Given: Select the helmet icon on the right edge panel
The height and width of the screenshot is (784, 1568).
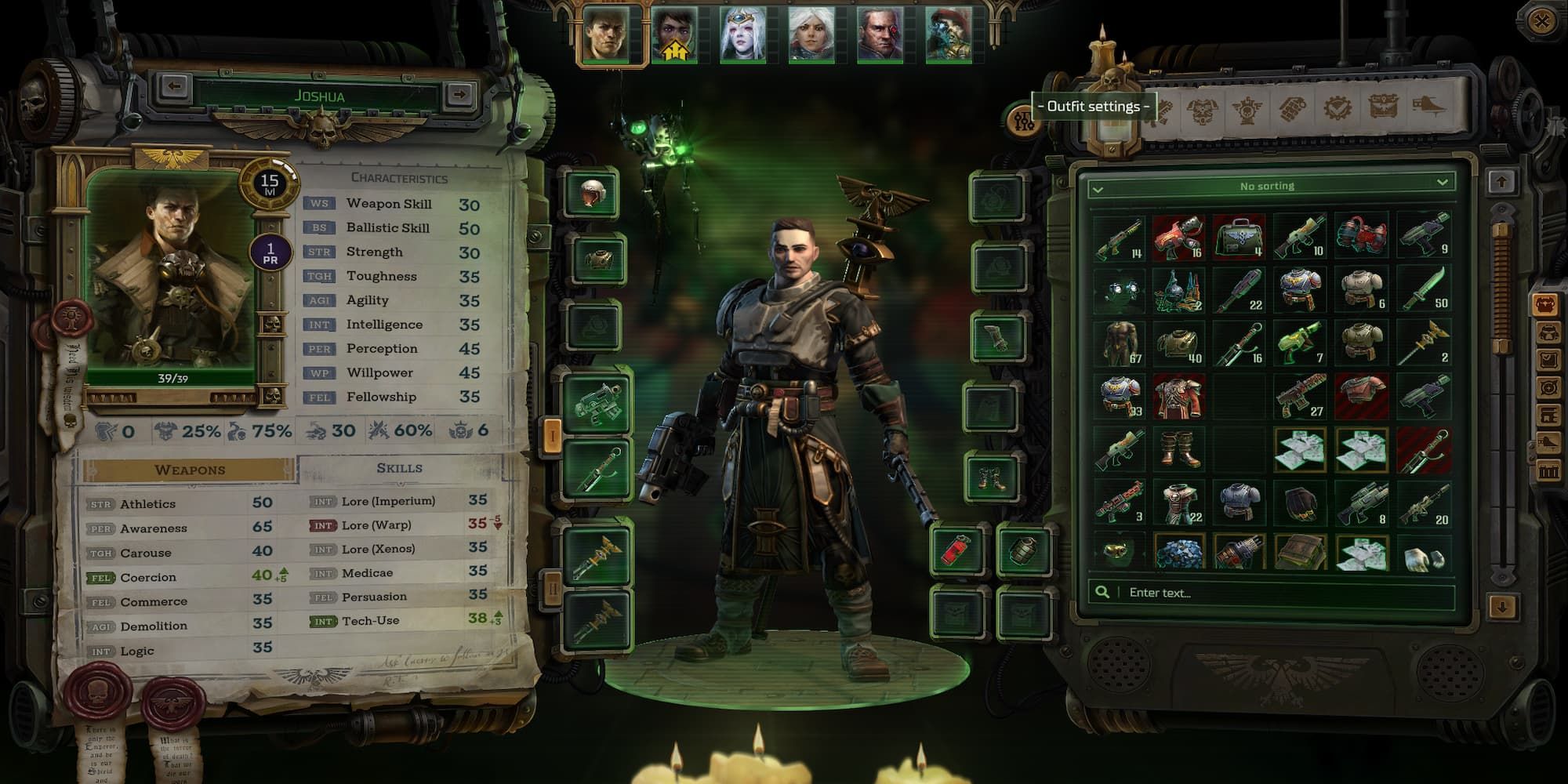Looking at the screenshot, I should [1548, 332].
